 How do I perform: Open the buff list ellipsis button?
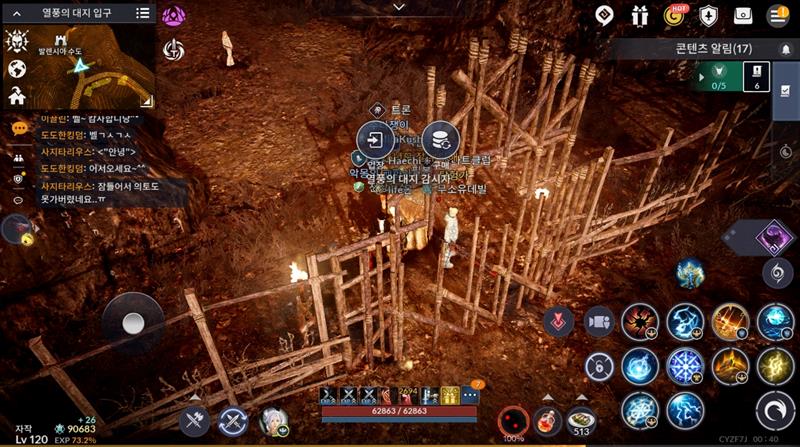pyautogui.click(x=470, y=395)
